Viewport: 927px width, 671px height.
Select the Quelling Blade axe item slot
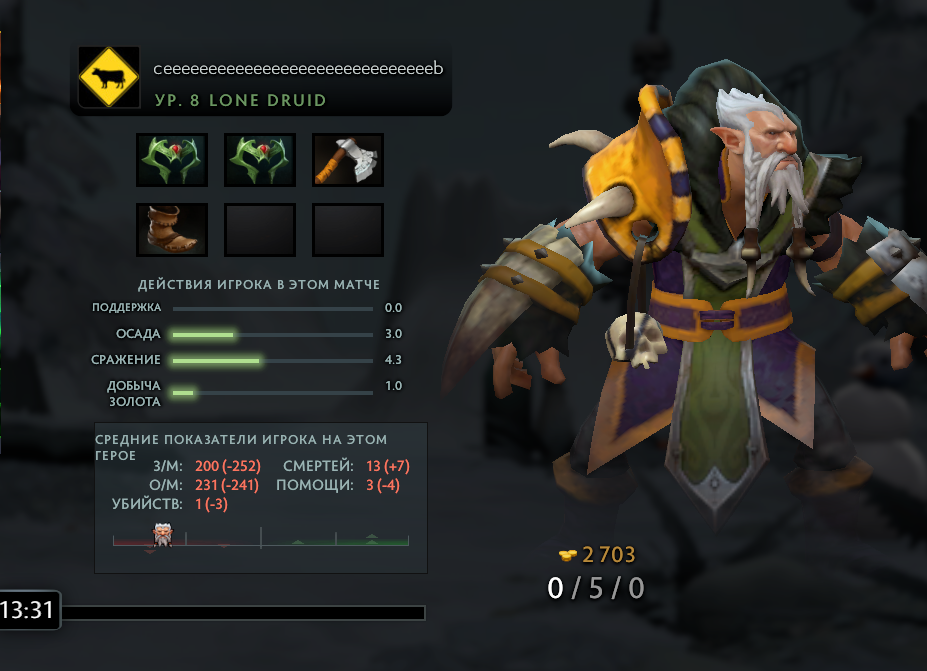[348, 160]
